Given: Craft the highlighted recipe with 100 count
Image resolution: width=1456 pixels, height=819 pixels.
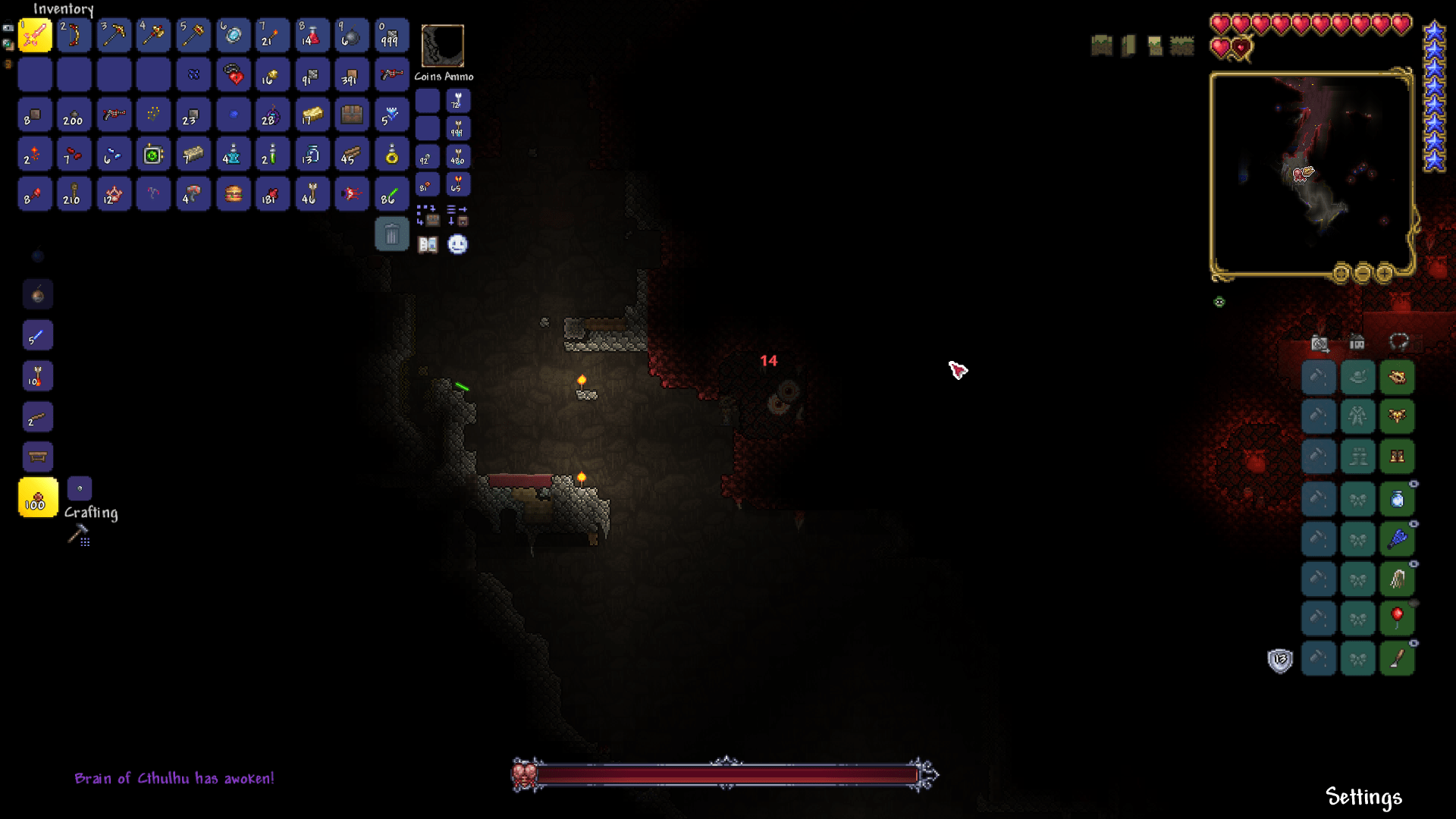Looking at the screenshot, I should [x=37, y=497].
